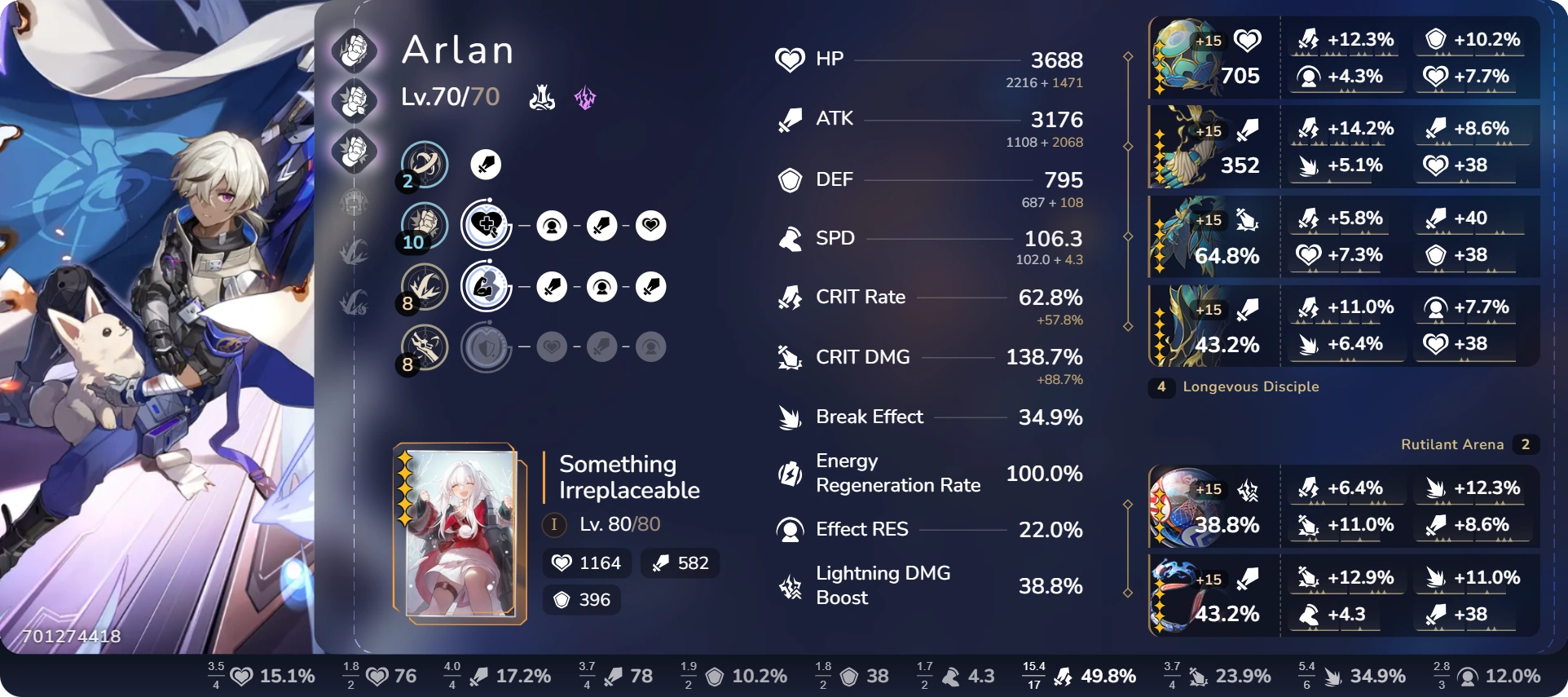The image size is (1568, 697).
Task: Expand the diamond marker beside the planar sphere
Action: click(x=1129, y=505)
